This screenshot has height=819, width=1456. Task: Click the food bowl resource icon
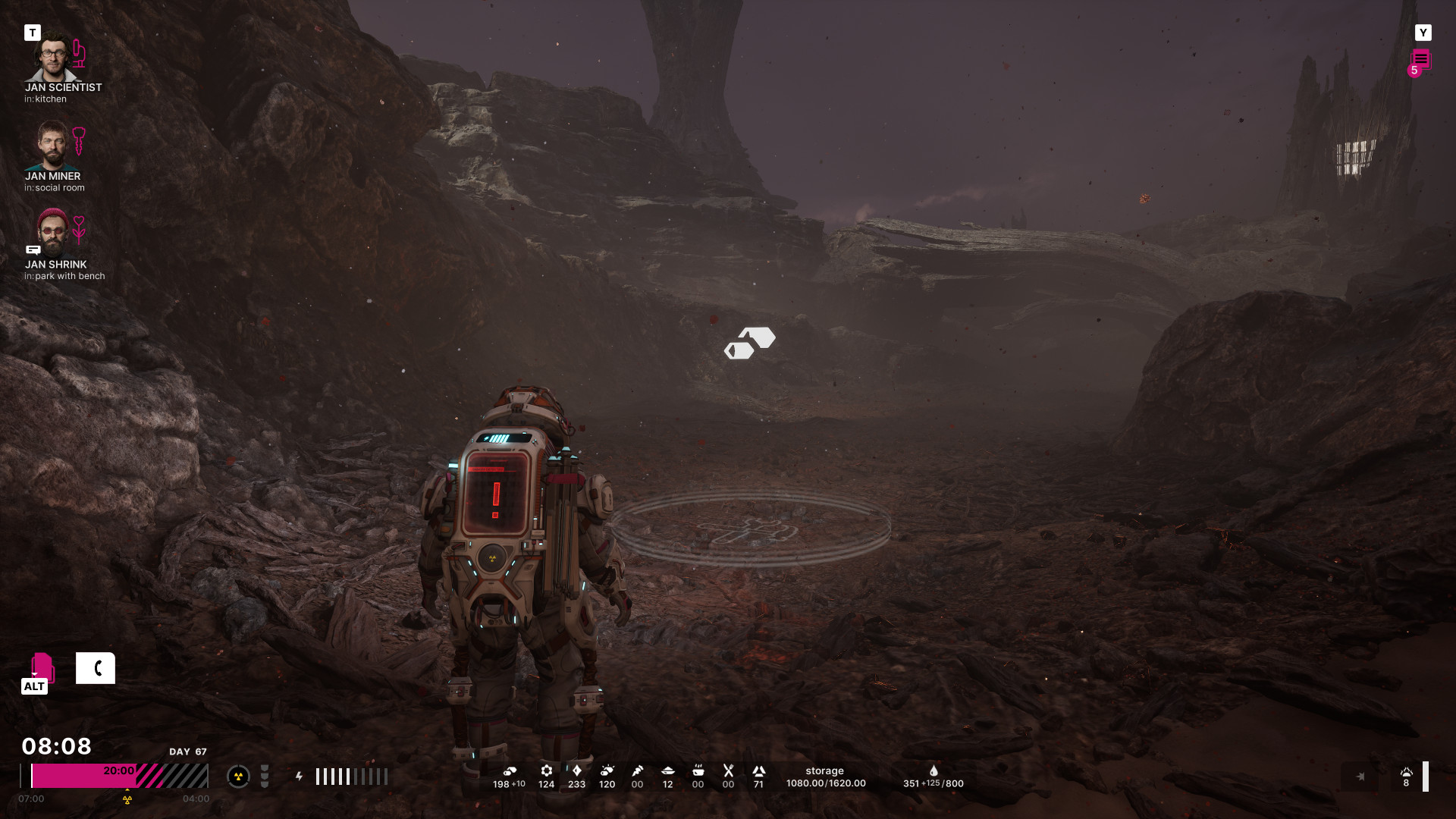[698, 770]
